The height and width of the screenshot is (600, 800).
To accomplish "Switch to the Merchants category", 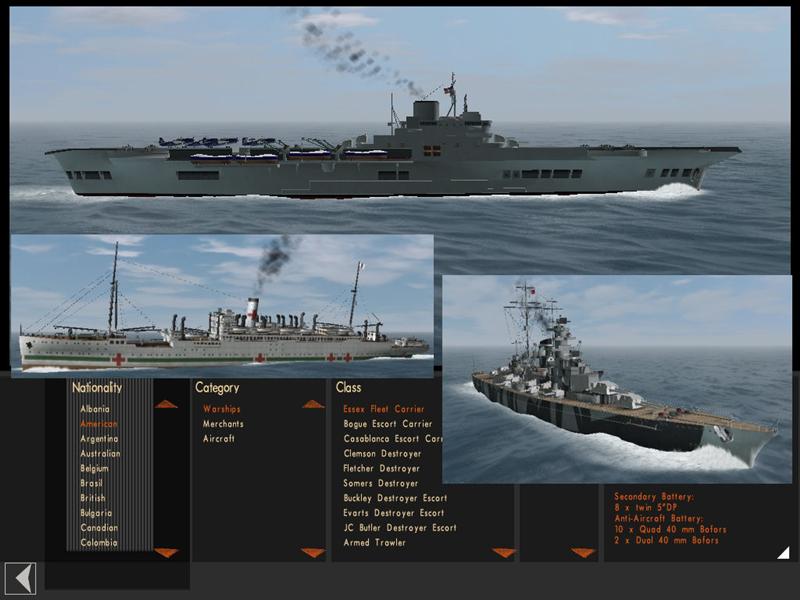I will point(223,424).
